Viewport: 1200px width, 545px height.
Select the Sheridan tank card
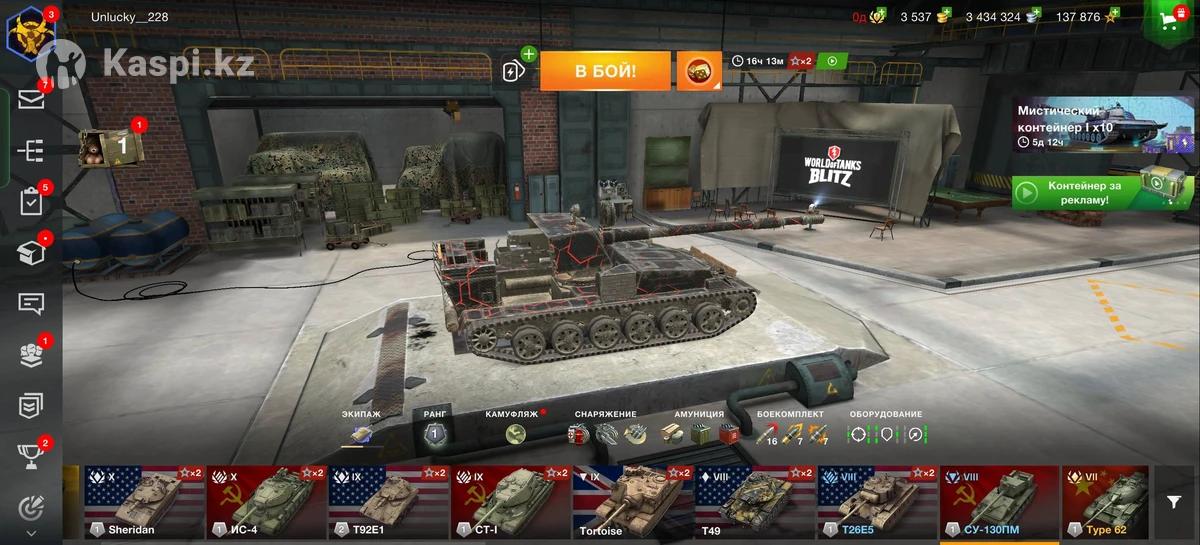tap(144, 502)
